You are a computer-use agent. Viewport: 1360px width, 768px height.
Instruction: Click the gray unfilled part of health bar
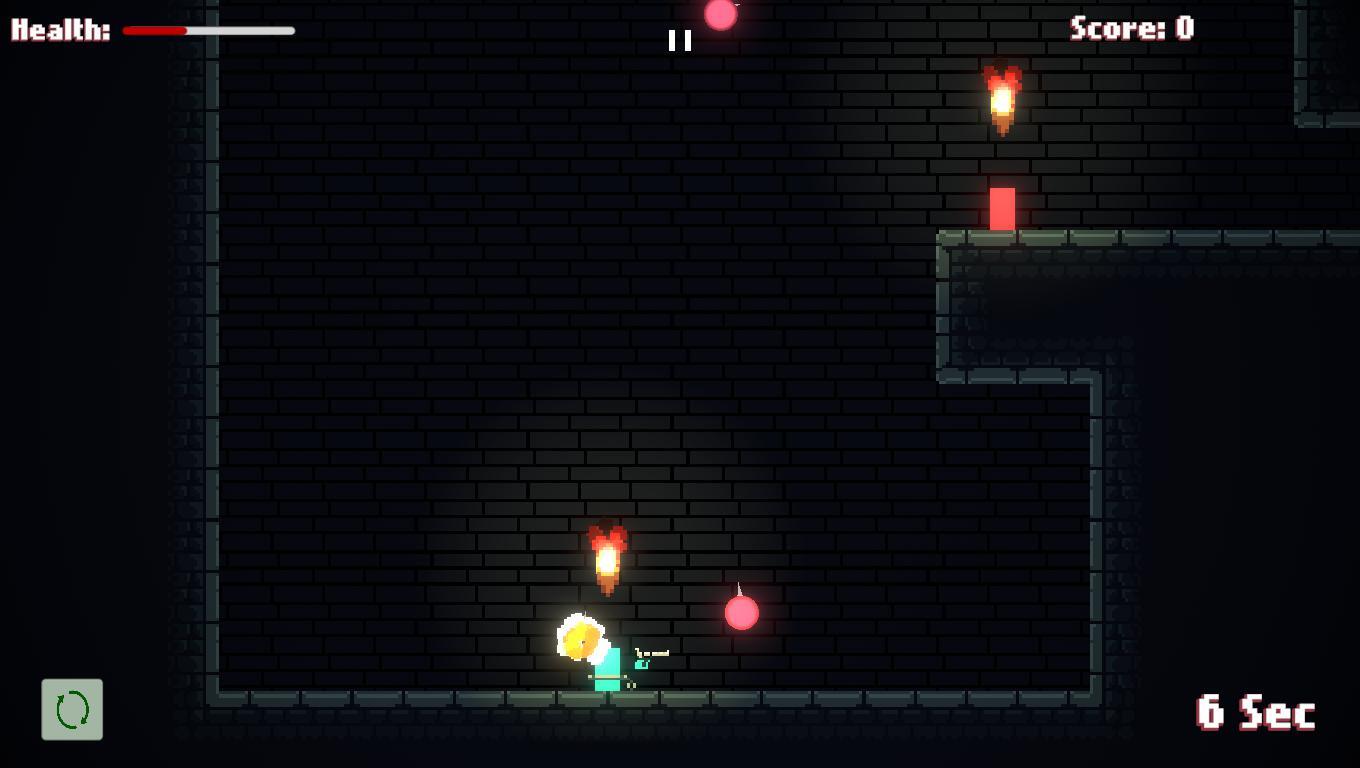(x=240, y=31)
